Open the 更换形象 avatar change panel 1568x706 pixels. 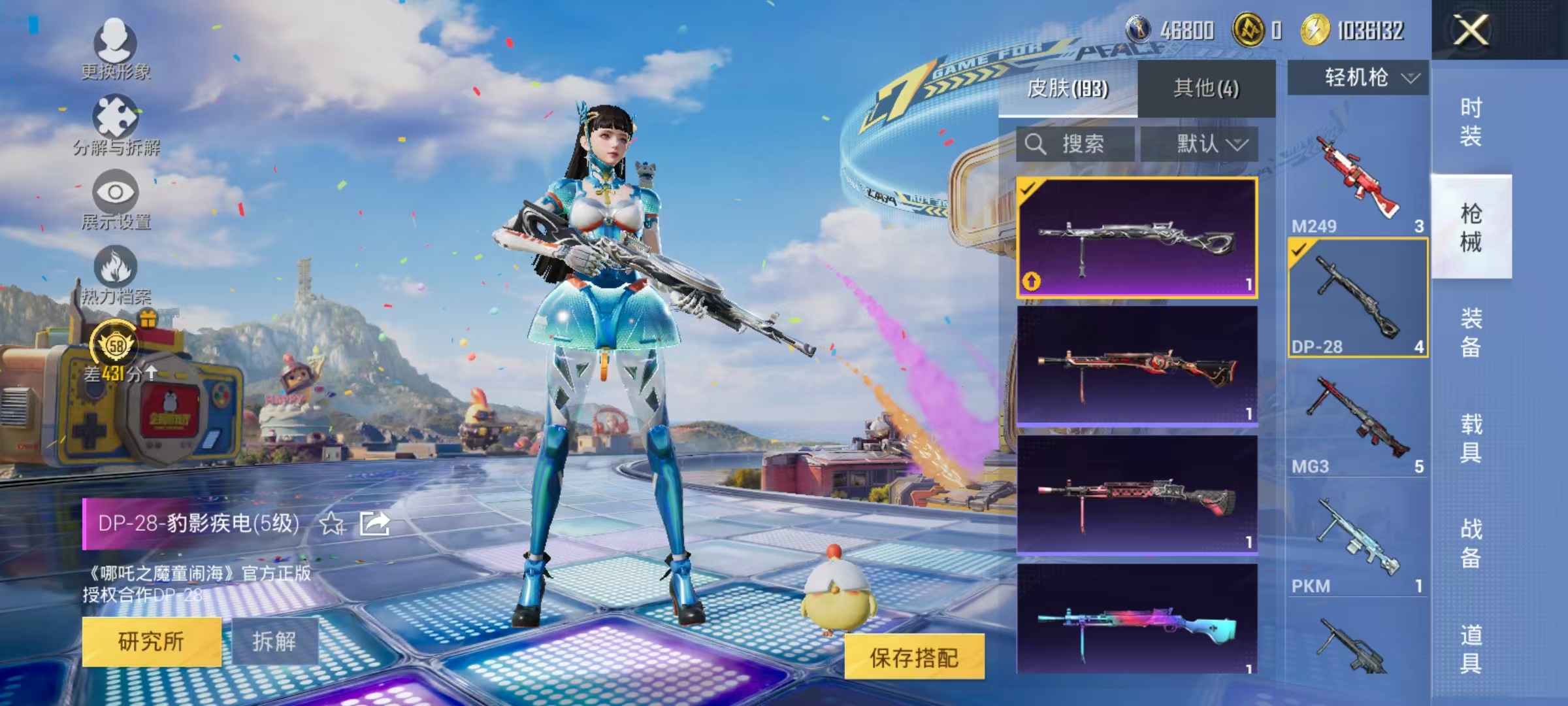[116, 49]
